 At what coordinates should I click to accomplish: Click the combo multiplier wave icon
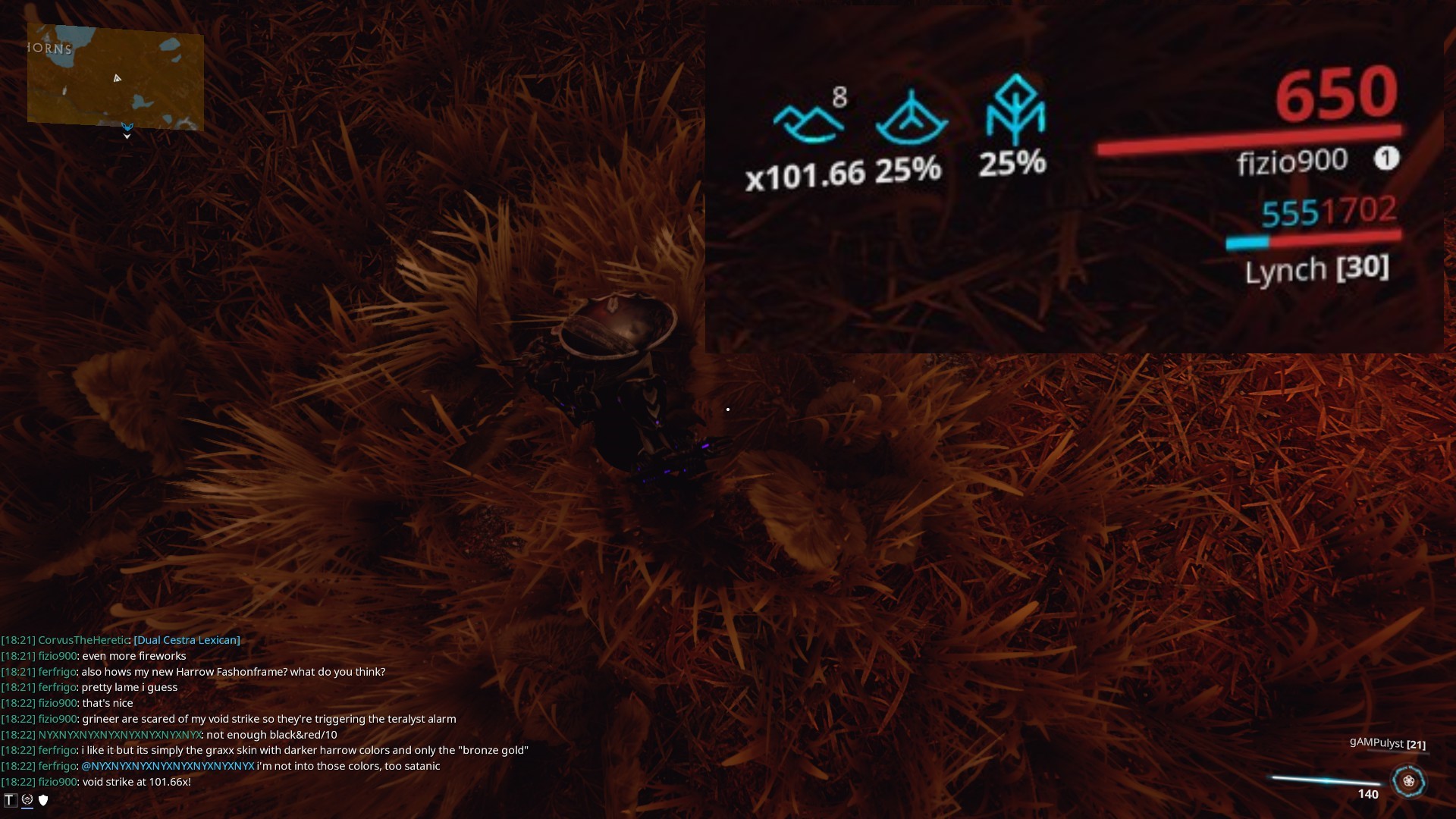pyautogui.click(x=808, y=121)
